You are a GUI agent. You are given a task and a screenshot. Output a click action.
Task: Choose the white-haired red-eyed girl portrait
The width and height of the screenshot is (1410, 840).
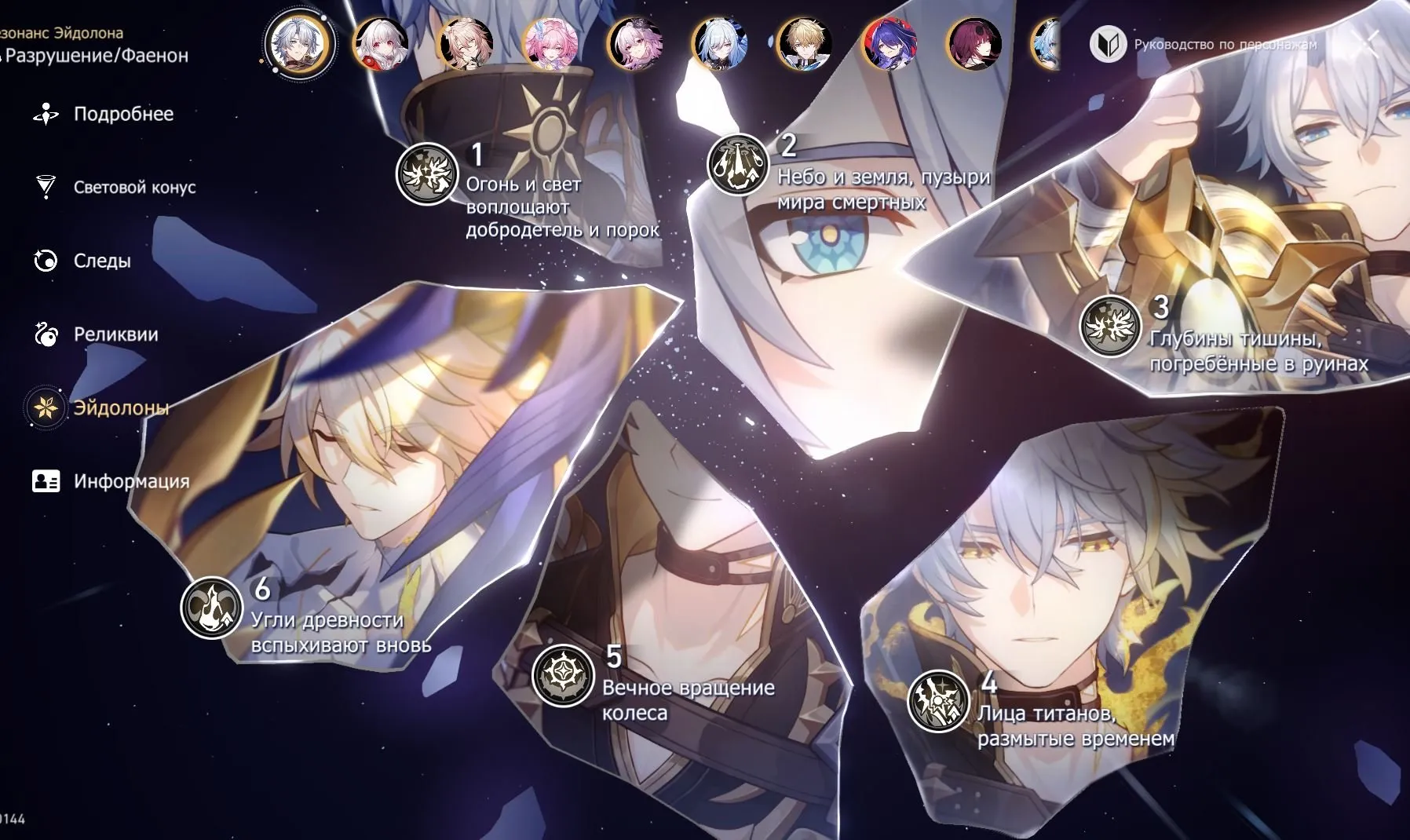(x=382, y=44)
